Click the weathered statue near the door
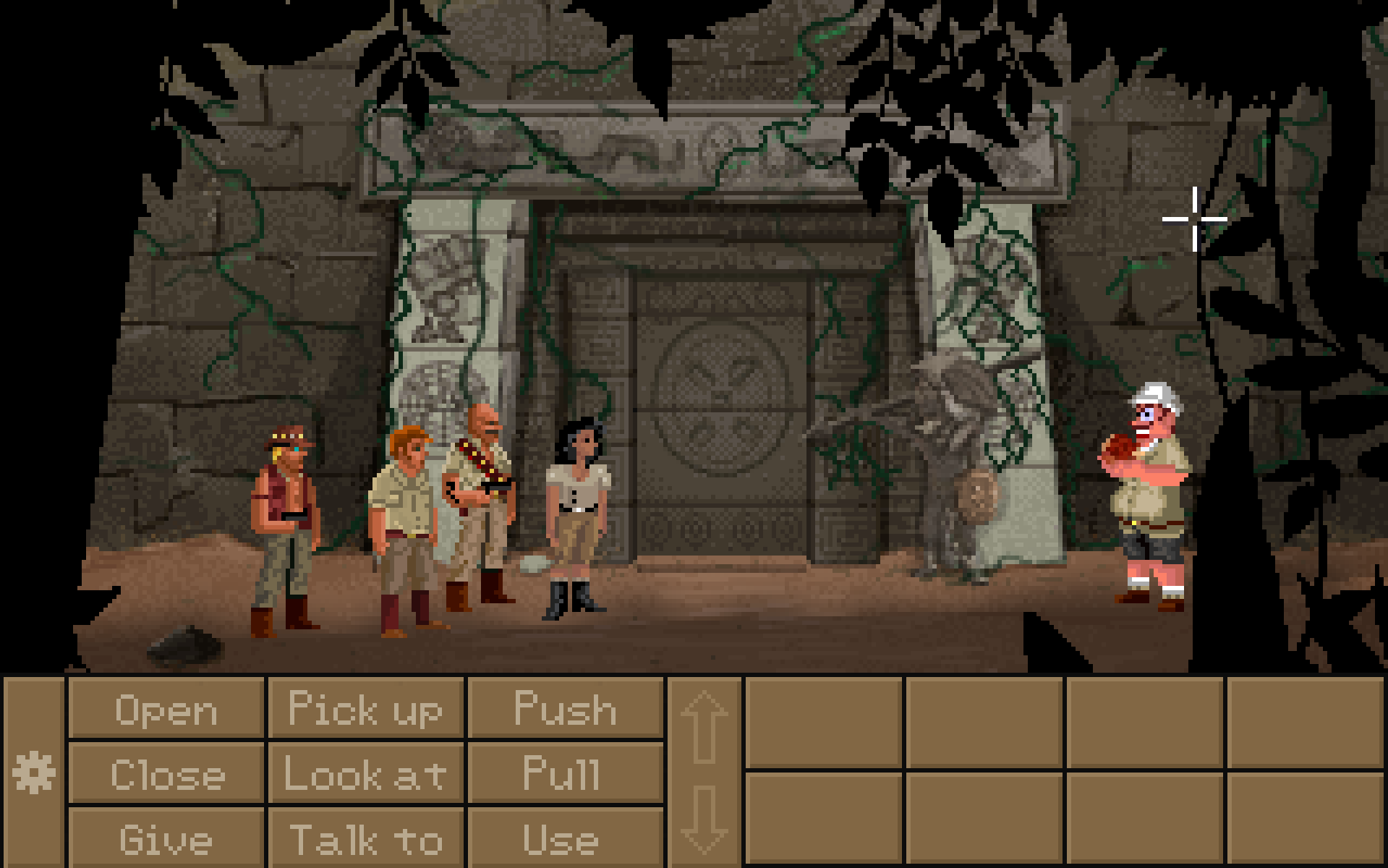1388x868 pixels. pyautogui.click(x=948, y=470)
